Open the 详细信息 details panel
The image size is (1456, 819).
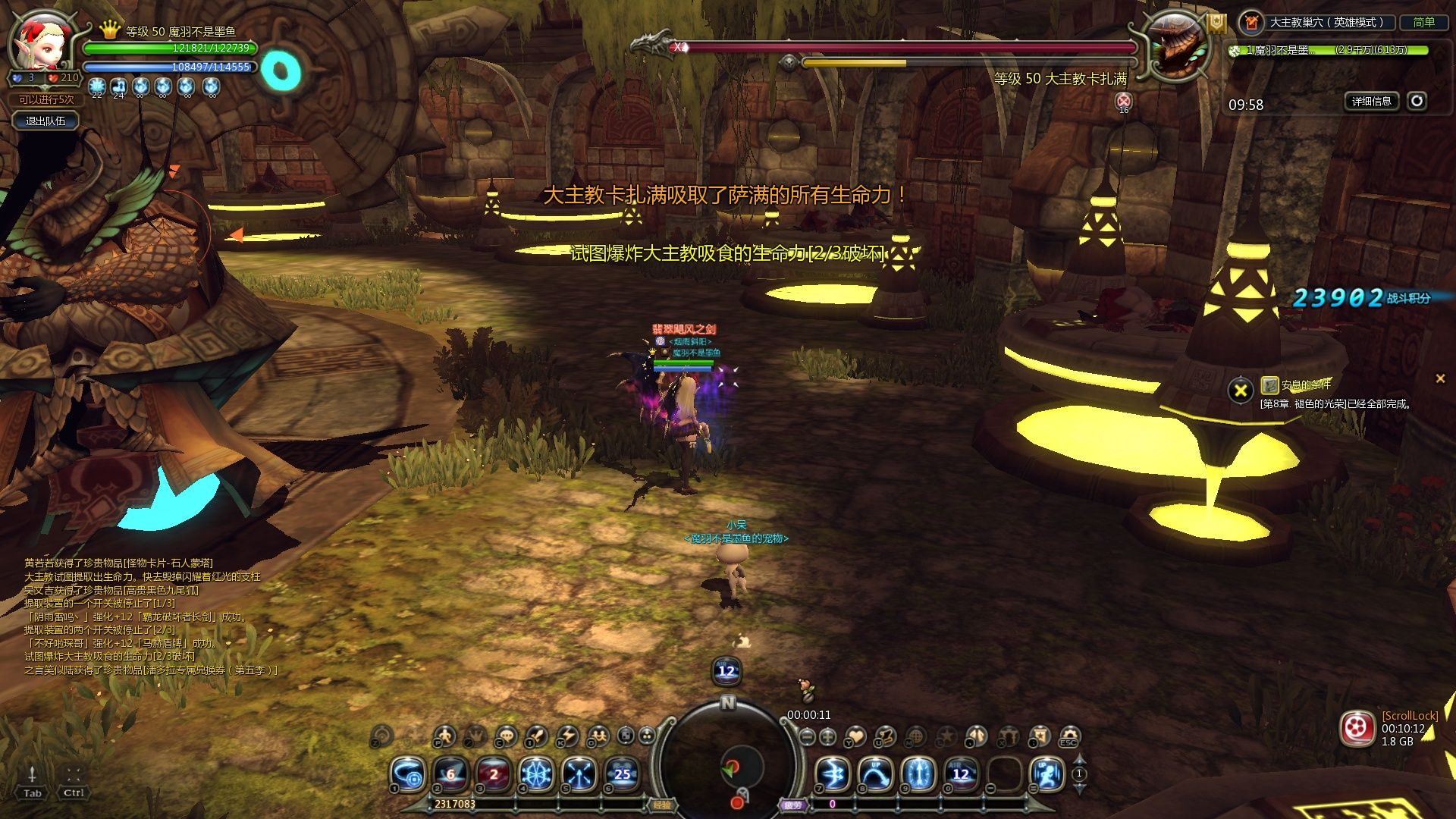[x=1372, y=101]
